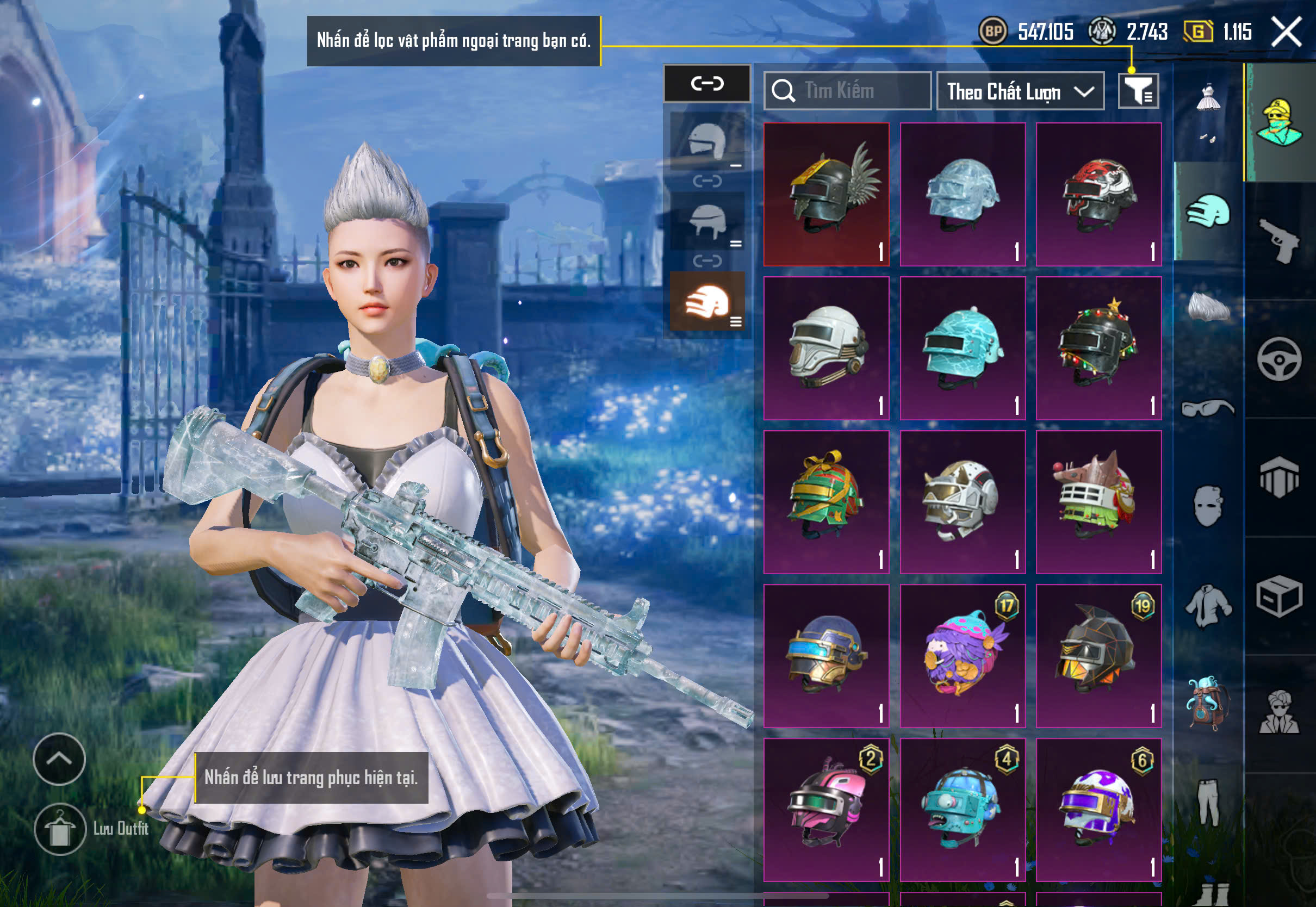Open the steering wheel vehicle tab
This screenshot has width=1316, height=907.
click(1279, 359)
